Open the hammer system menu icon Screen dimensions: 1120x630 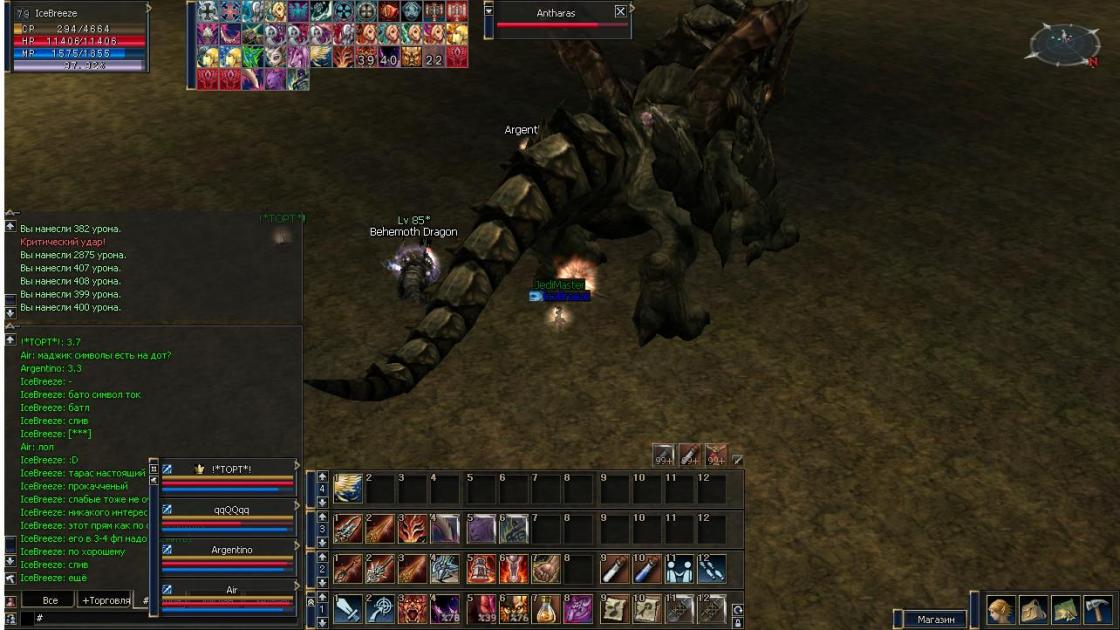(x=1097, y=610)
